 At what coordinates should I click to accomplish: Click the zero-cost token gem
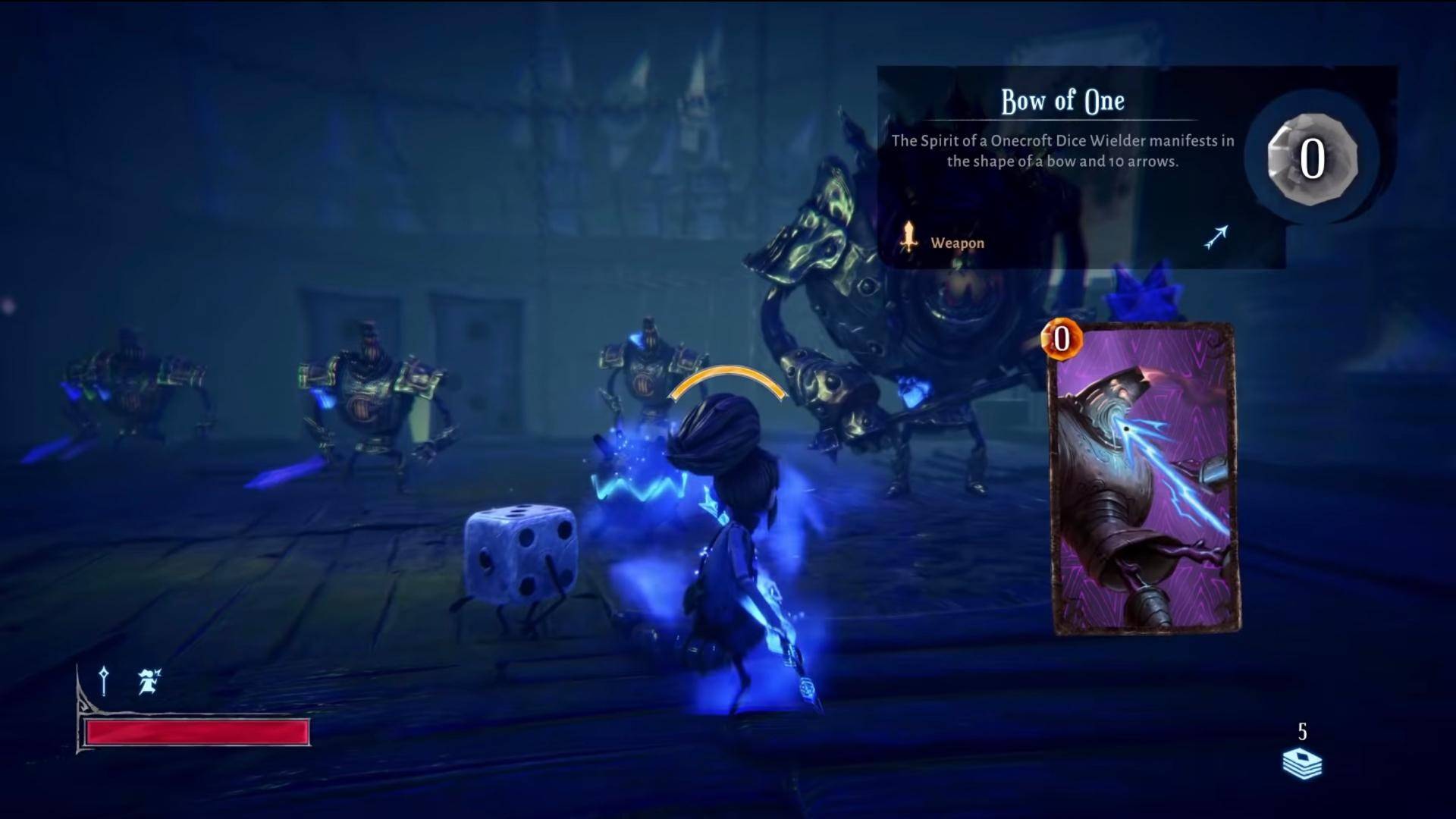click(1312, 158)
